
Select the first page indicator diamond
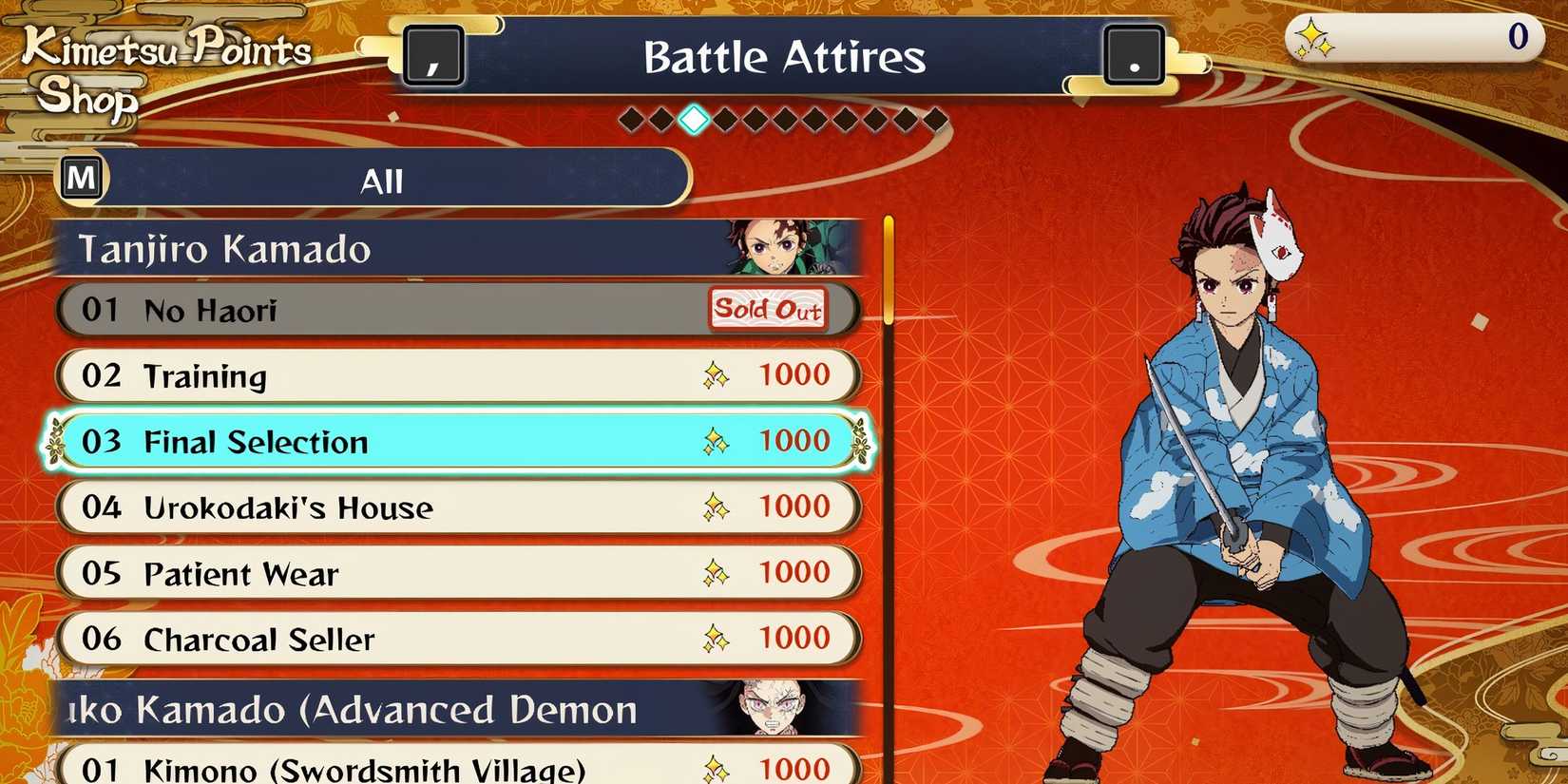pyautogui.click(x=631, y=120)
